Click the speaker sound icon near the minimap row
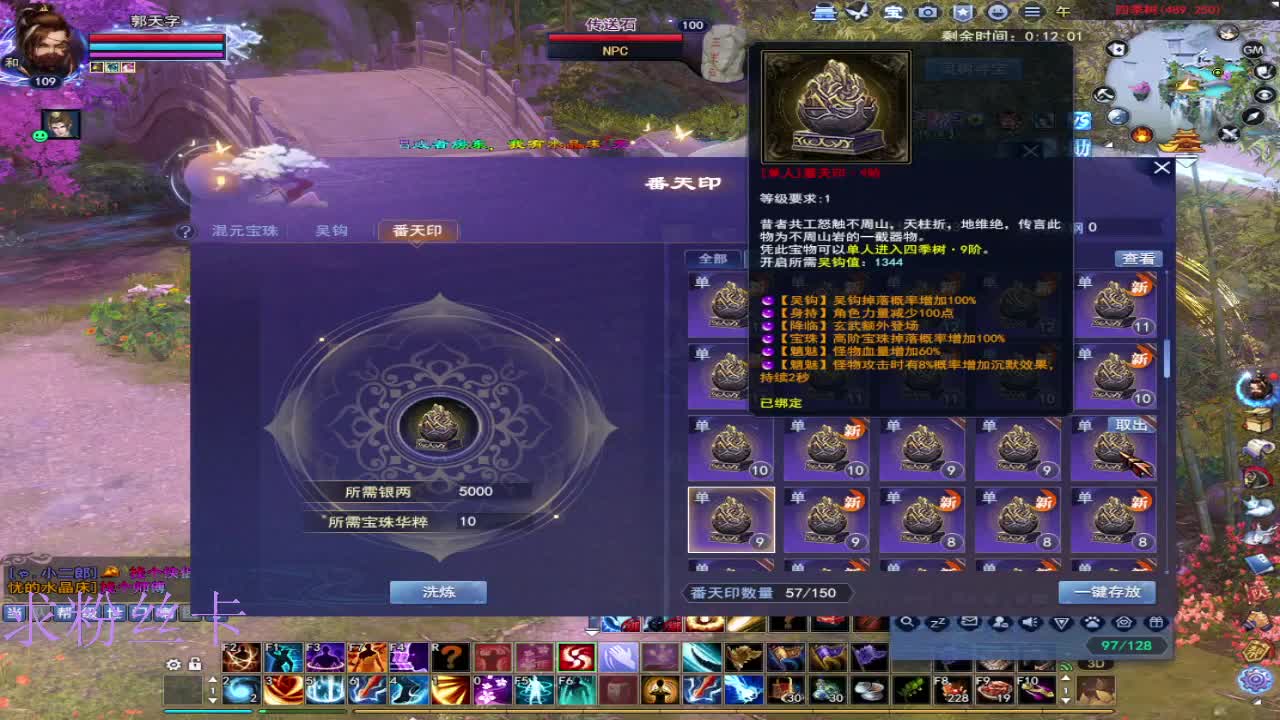Image resolution: width=1280 pixels, height=720 pixels. coord(1028,622)
